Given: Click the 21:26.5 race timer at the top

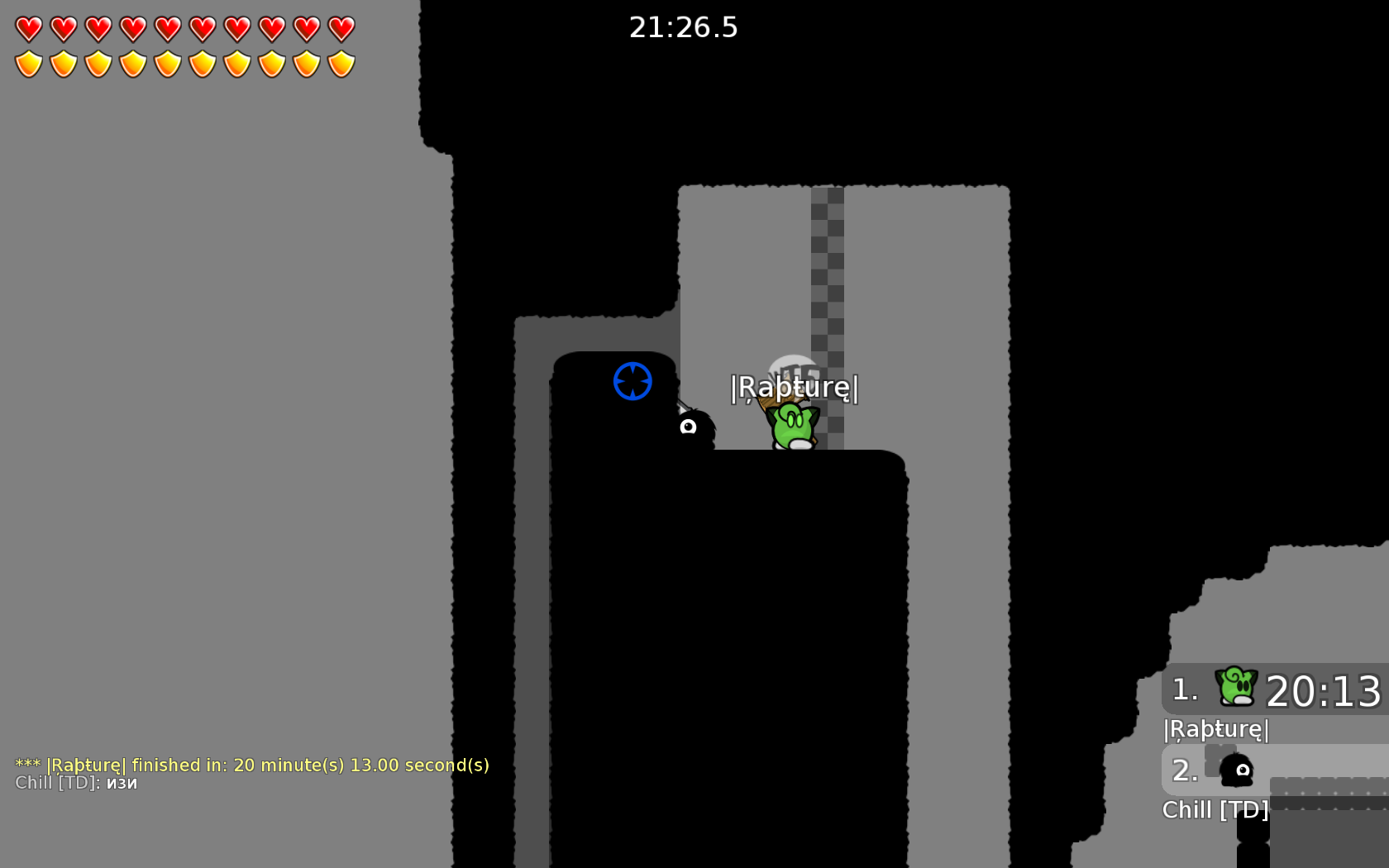Looking at the screenshot, I should pos(684,29).
